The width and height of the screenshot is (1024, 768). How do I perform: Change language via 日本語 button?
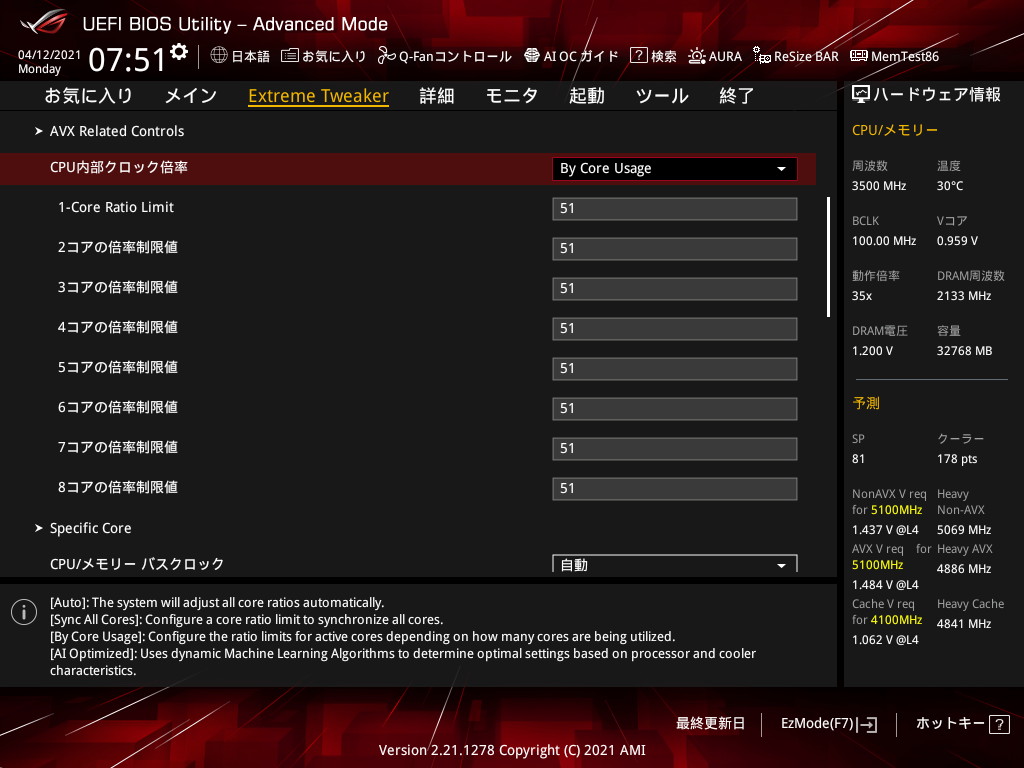pyautogui.click(x=241, y=56)
